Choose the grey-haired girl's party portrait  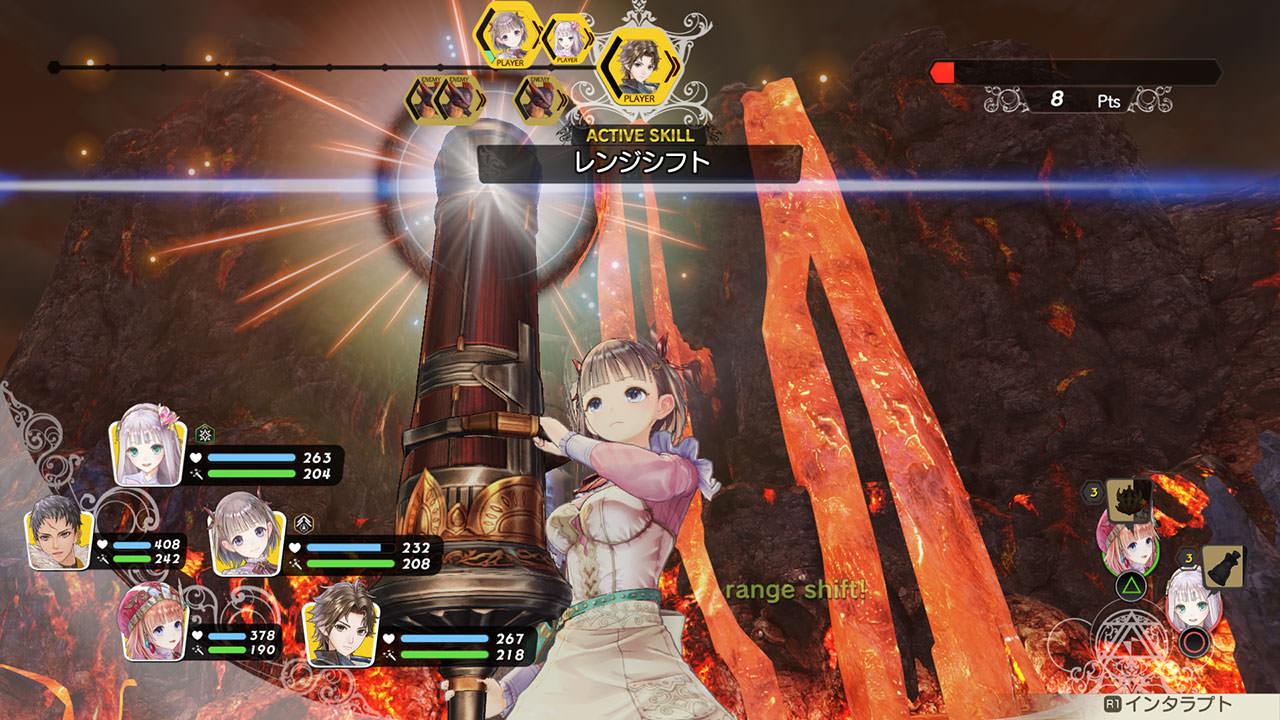(x=248, y=533)
